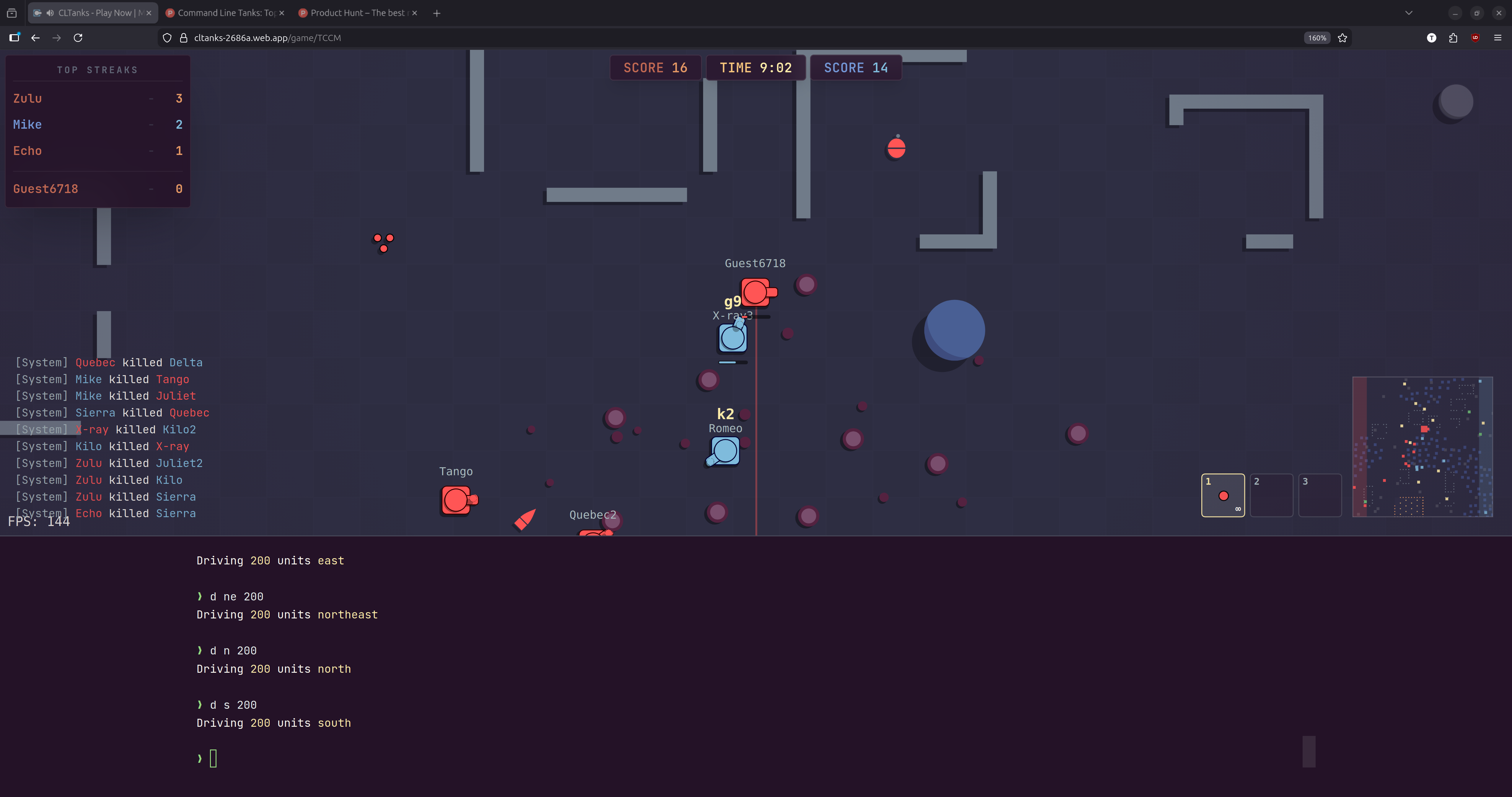Image resolution: width=1512 pixels, height=797 pixels.
Task: Toggle the bookmark star in the address bar
Action: 1342,37
